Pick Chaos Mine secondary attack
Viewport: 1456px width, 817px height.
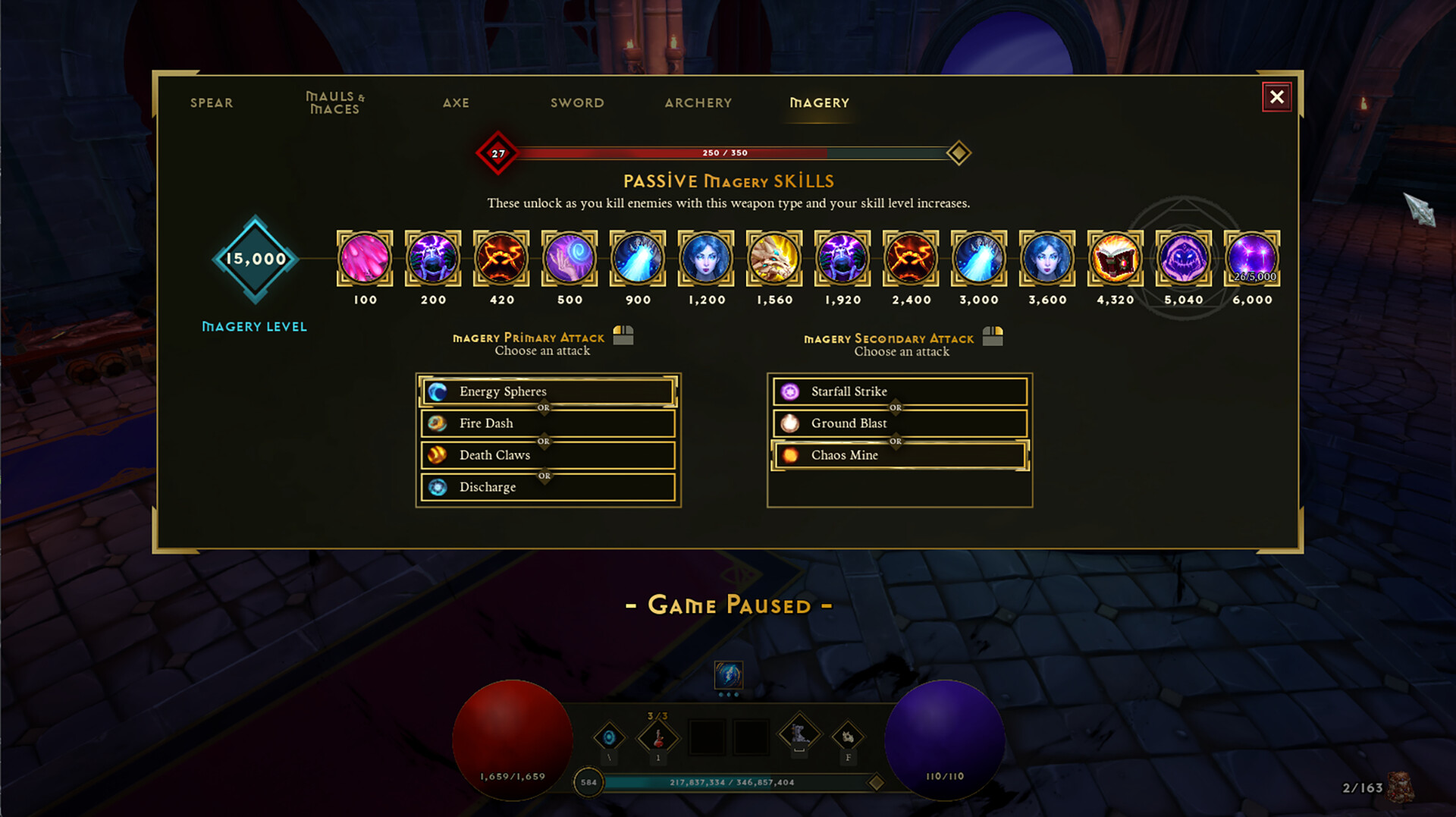[x=899, y=455]
